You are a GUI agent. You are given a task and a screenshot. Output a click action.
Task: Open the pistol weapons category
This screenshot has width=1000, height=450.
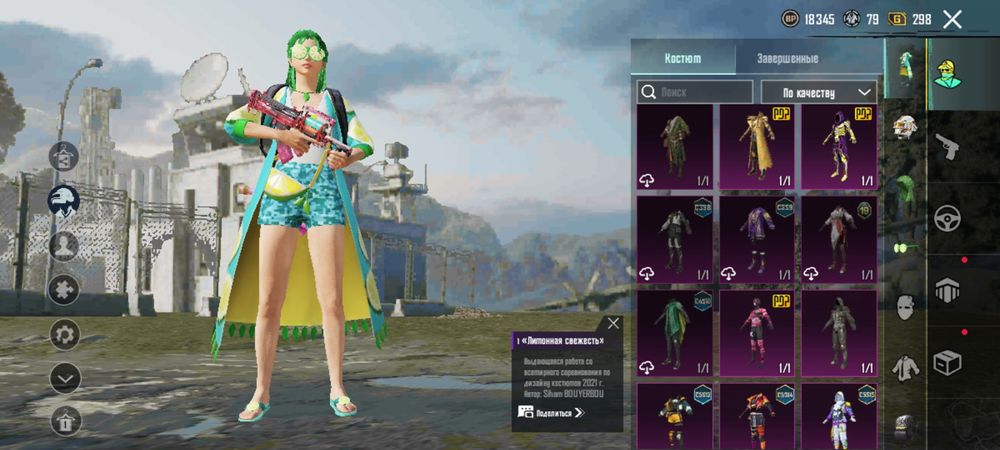click(947, 147)
